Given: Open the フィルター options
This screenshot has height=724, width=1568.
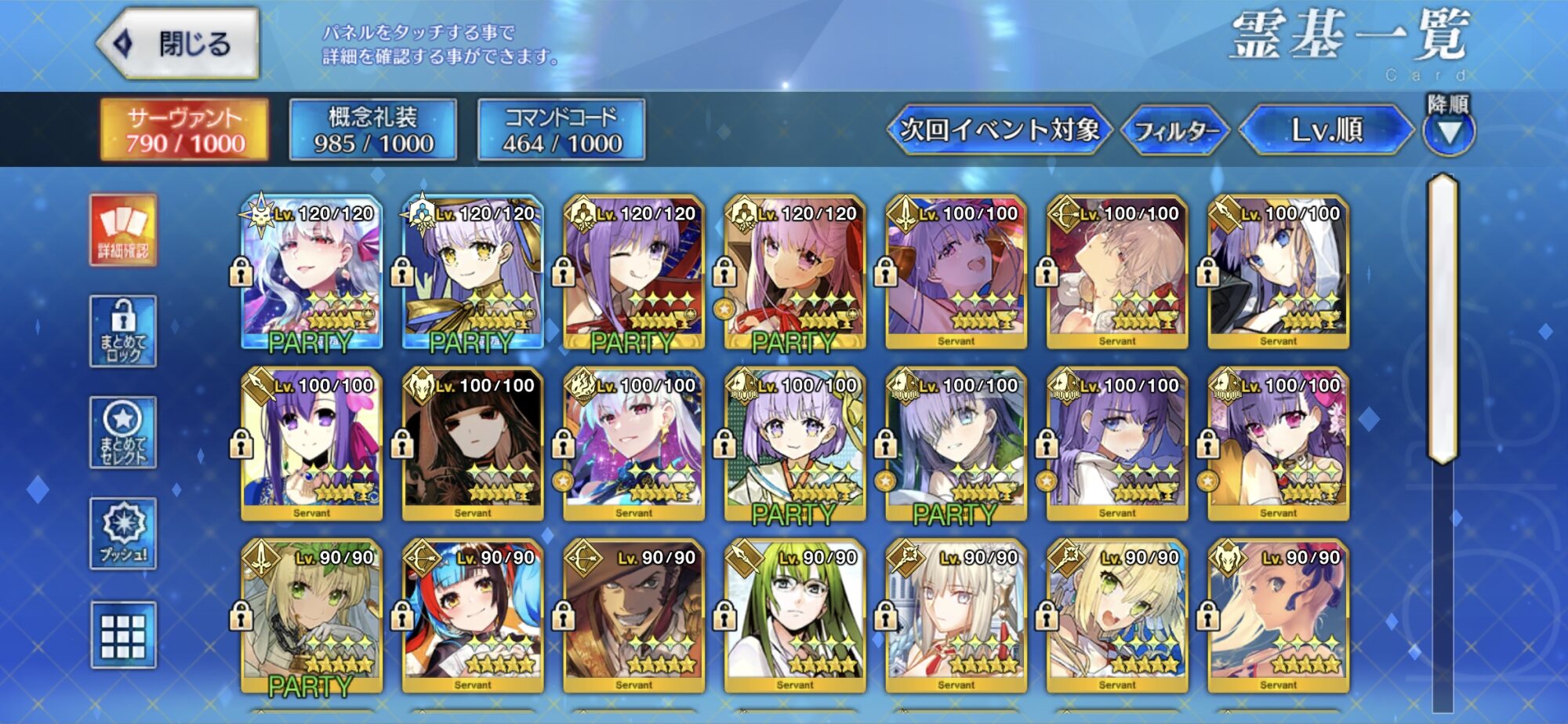Looking at the screenshot, I should (1176, 130).
